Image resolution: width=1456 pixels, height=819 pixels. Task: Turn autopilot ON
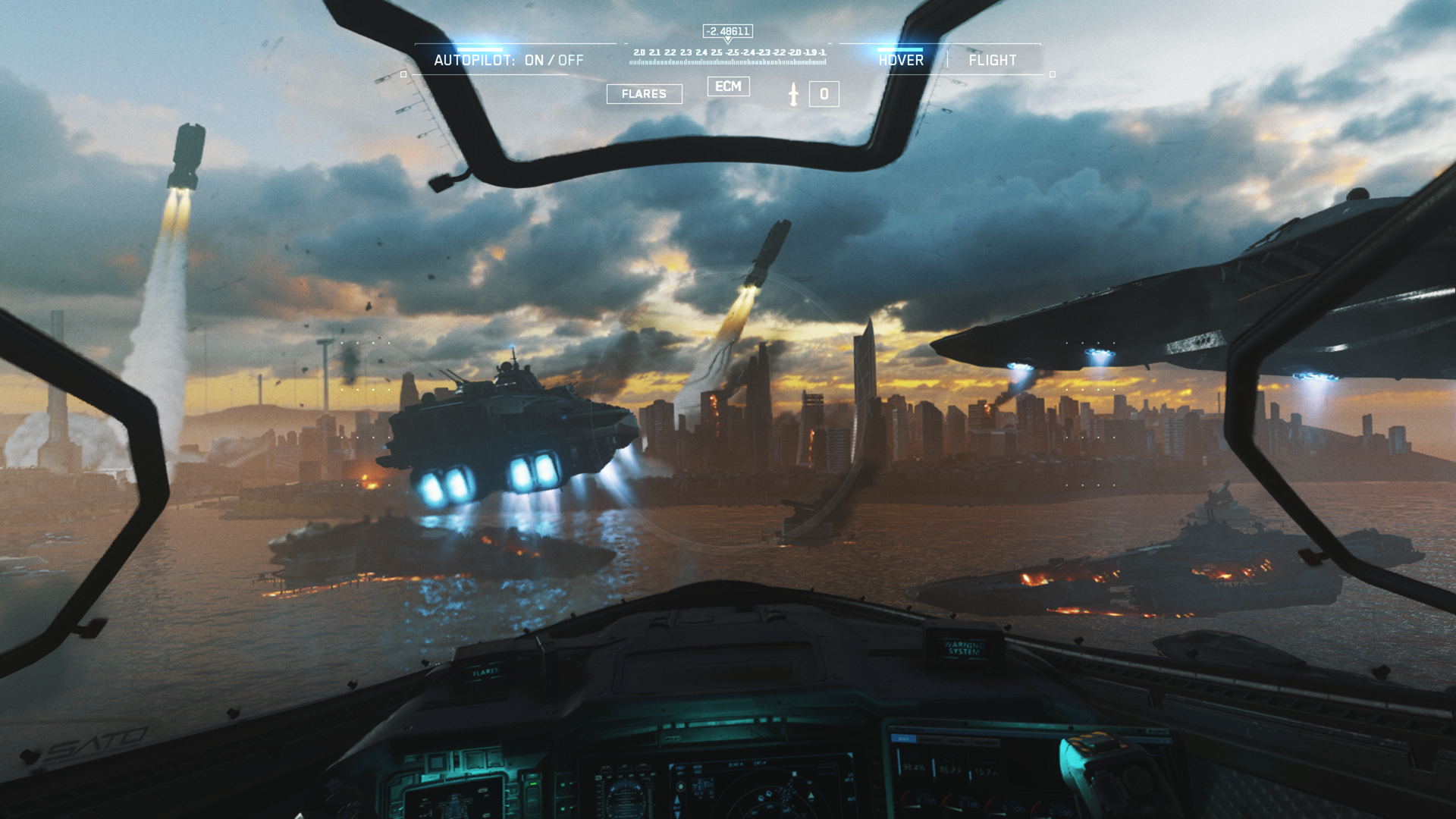[534, 61]
